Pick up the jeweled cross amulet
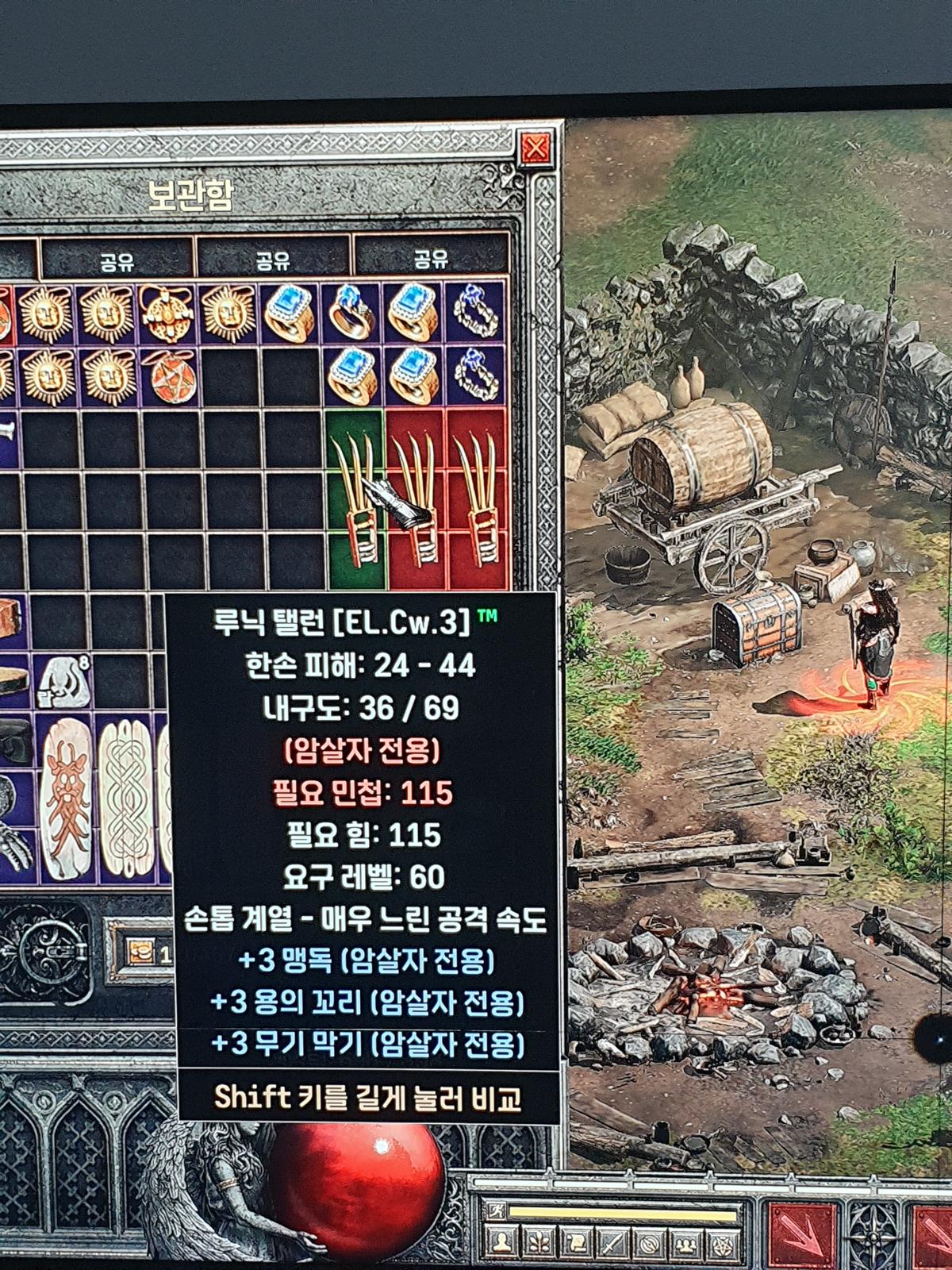This screenshot has width=952, height=1270. click(x=167, y=312)
